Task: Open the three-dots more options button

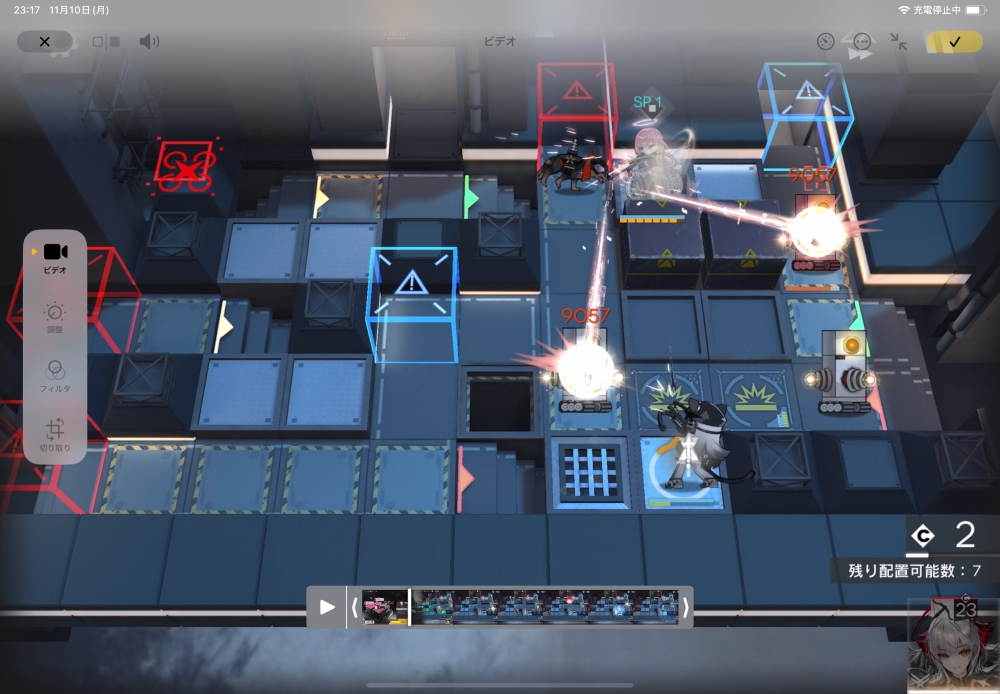Action: 862,42
